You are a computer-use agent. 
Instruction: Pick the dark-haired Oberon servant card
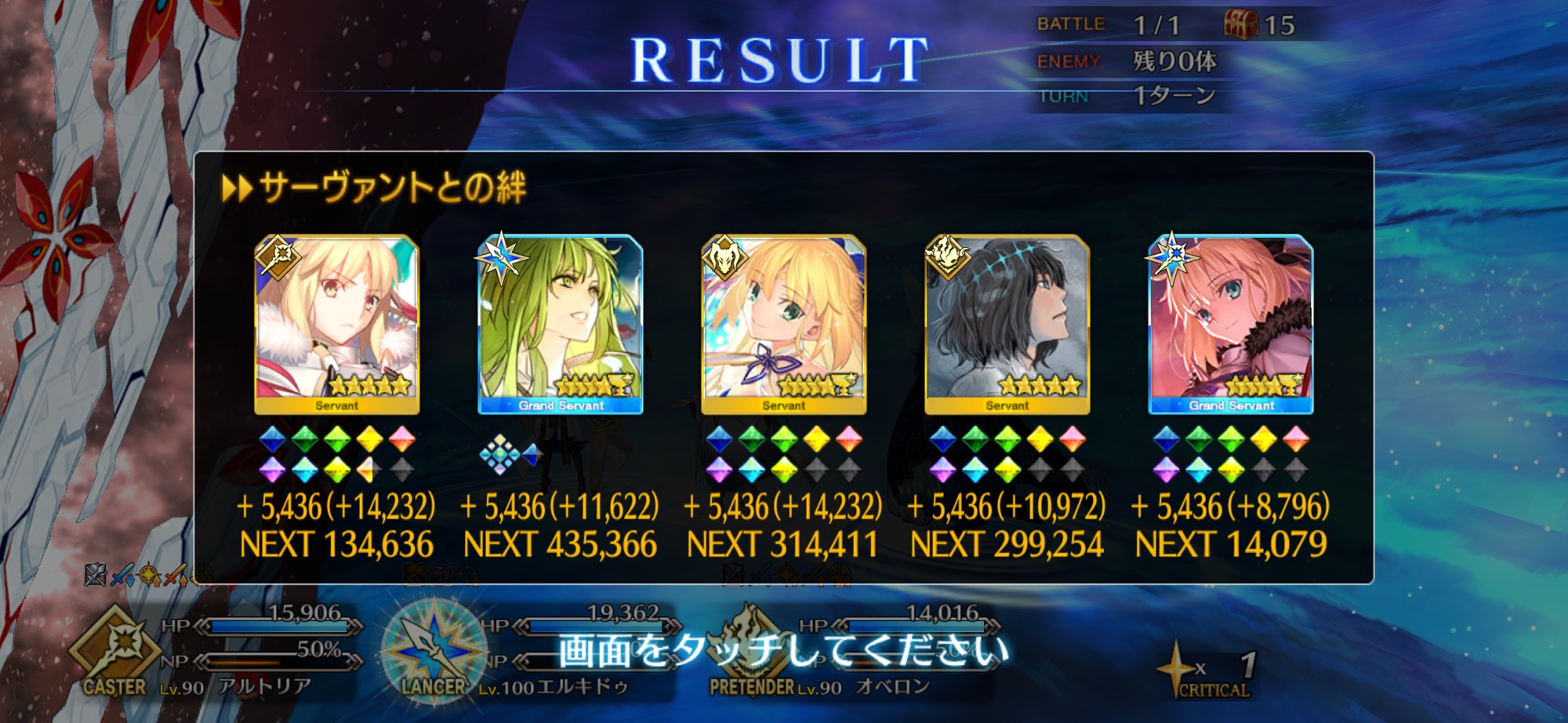[x=1007, y=323]
